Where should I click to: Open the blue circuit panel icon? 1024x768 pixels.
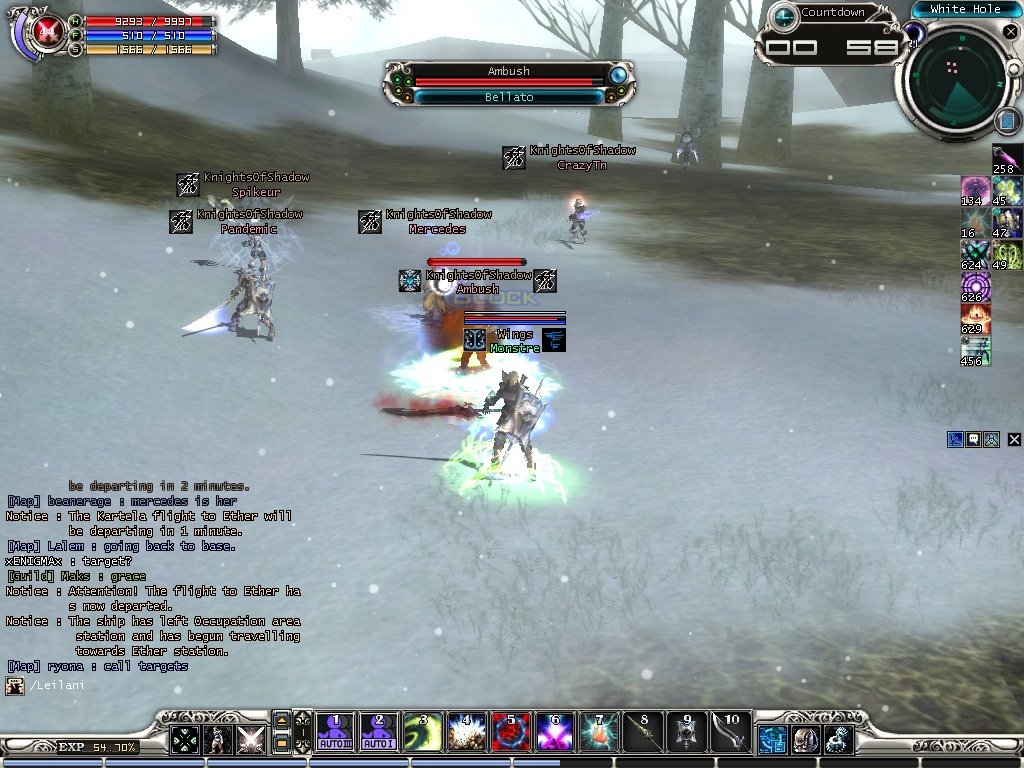pyautogui.click(x=773, y=740)
